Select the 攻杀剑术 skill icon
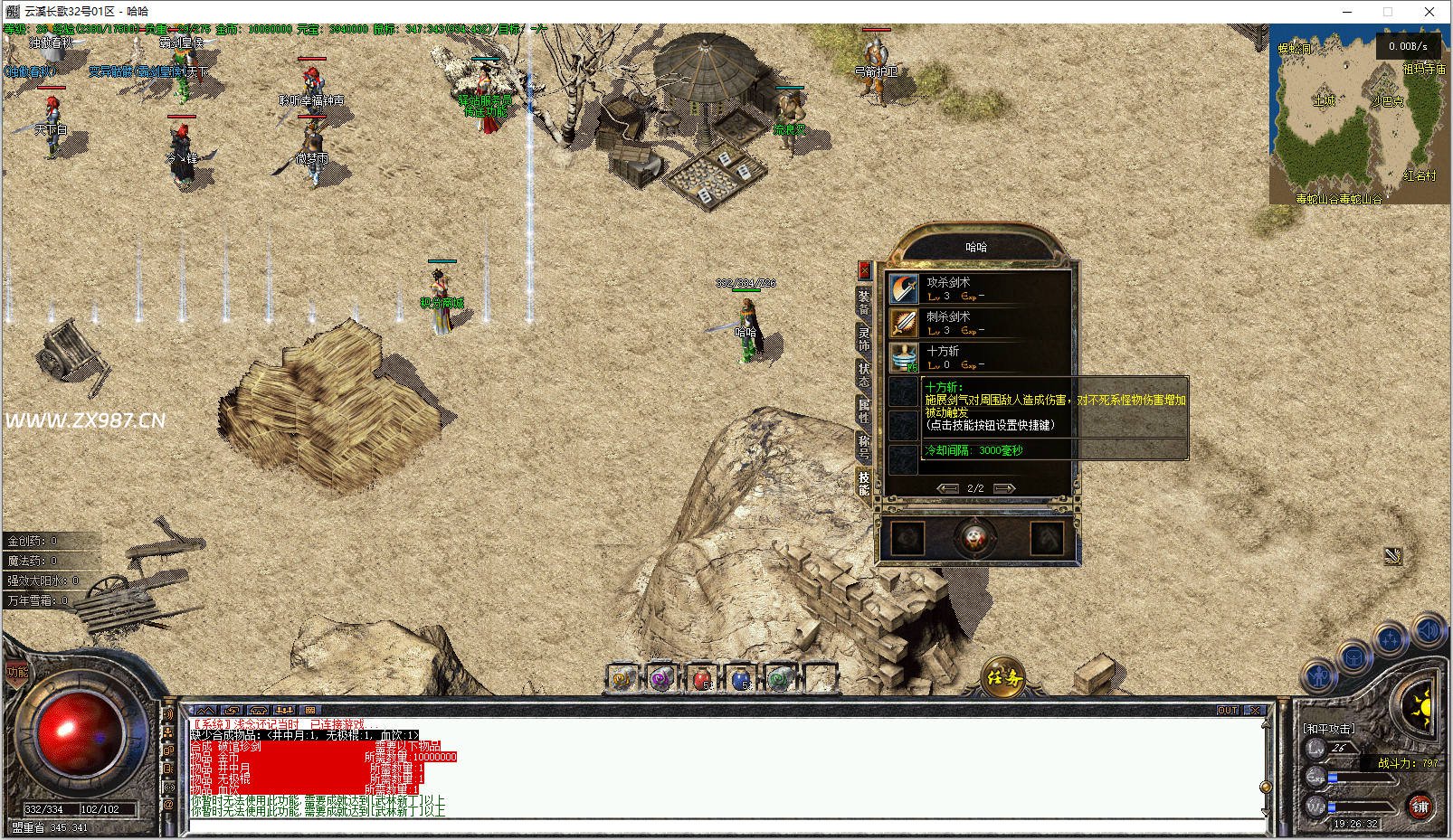The width and height of the screenshot is (1453, 840). (x=903, y=288)
